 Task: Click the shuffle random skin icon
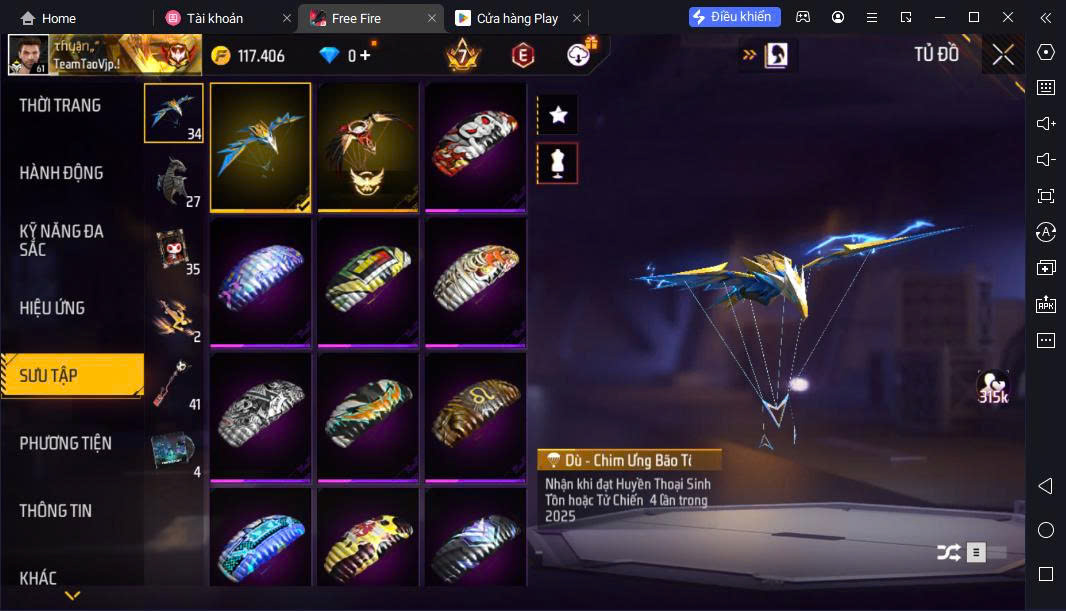tap(948, 552)
